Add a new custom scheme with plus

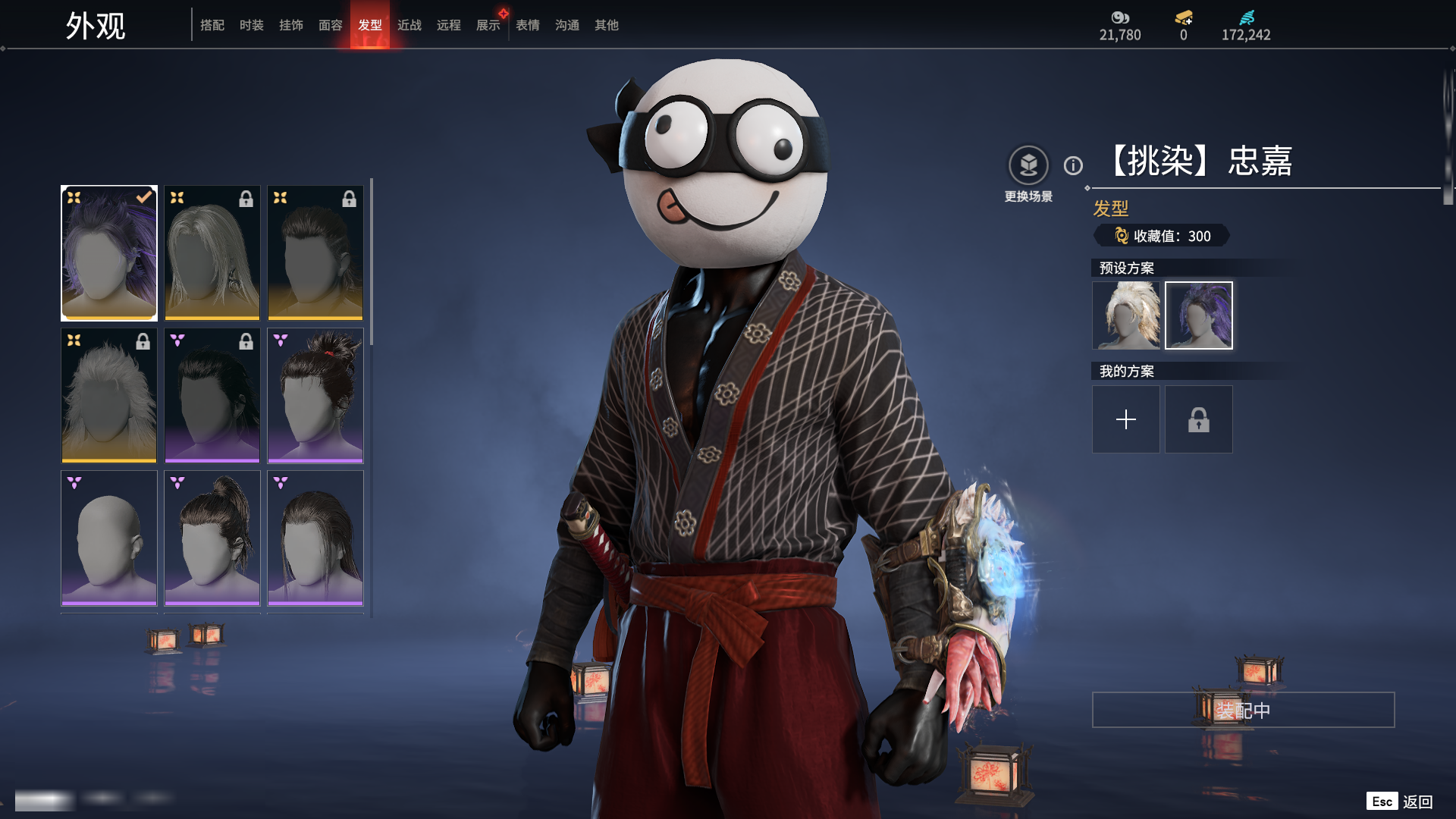[x=1126, y=419]
